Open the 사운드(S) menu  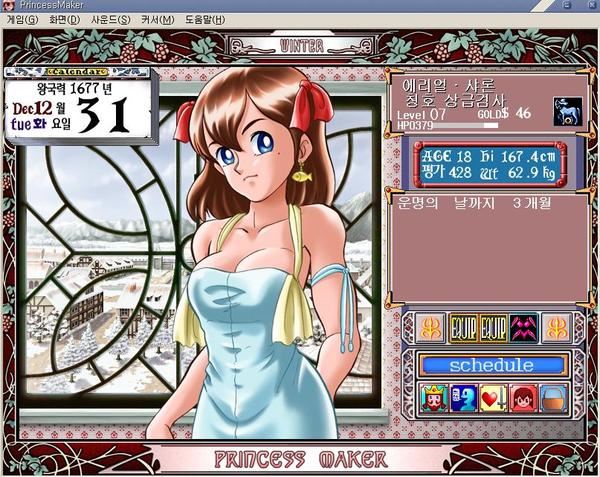[x=110, y=19]
